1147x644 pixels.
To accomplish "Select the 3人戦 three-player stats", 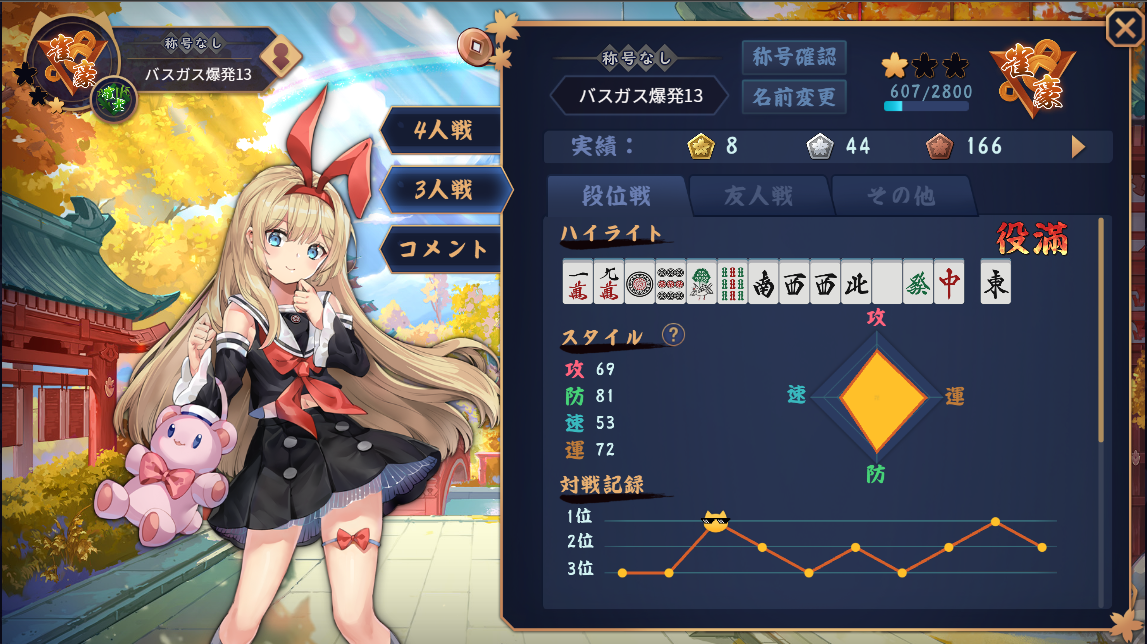I will point(443,189).
